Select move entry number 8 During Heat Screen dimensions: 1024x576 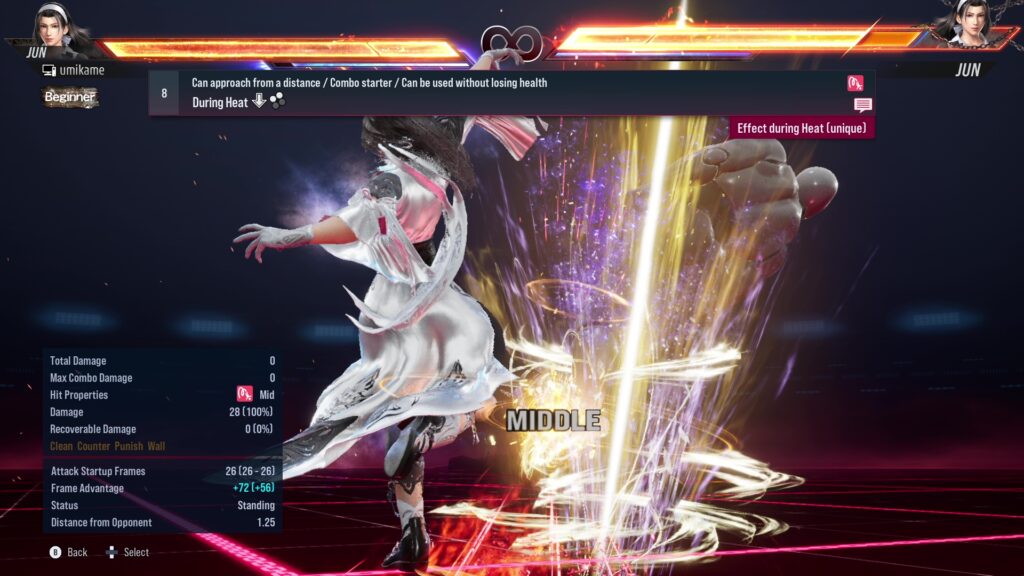click(x=500, y=93)
